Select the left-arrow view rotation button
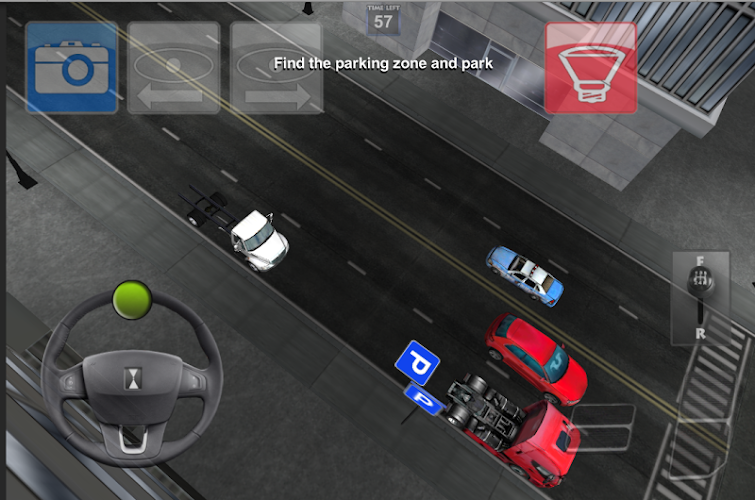 174,67
